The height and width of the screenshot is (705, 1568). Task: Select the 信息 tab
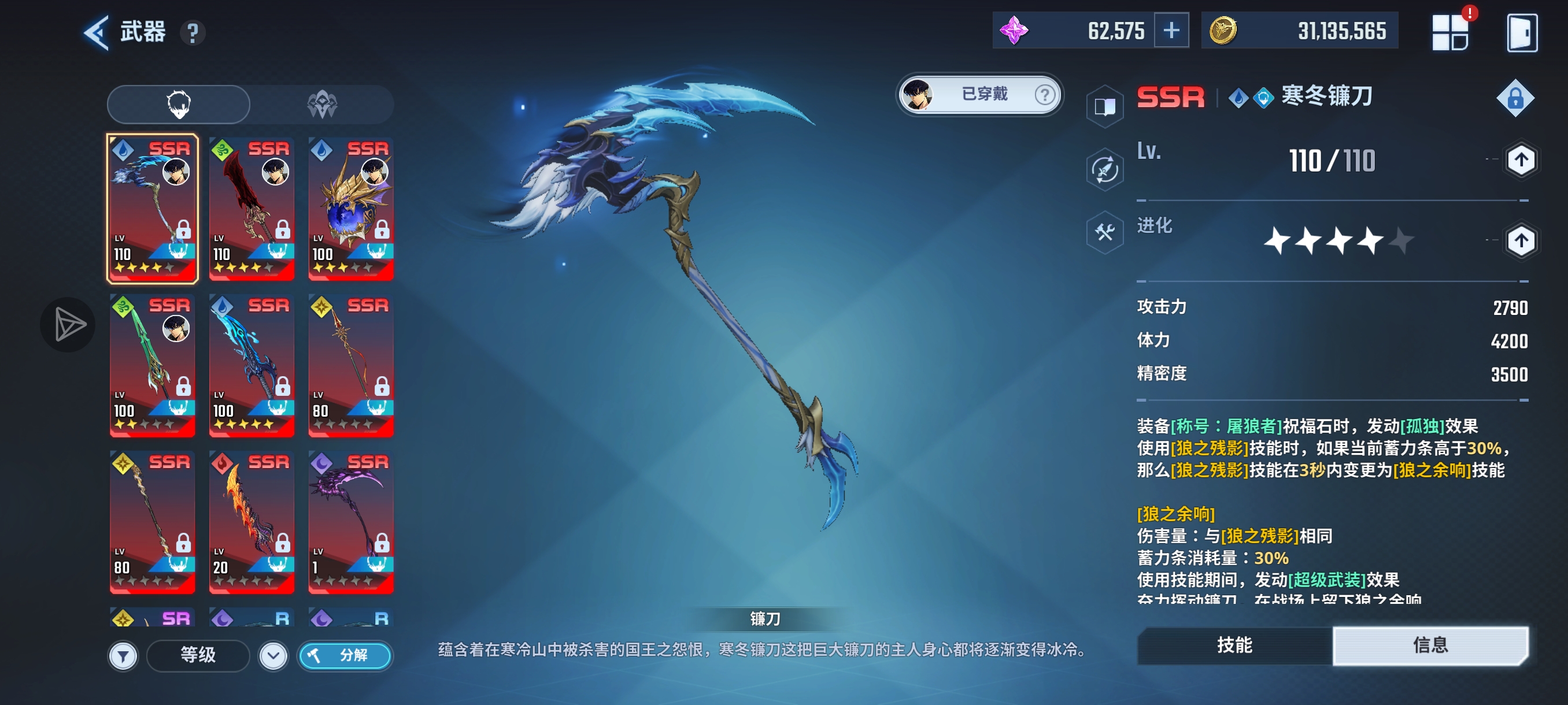coord(1432,646)
